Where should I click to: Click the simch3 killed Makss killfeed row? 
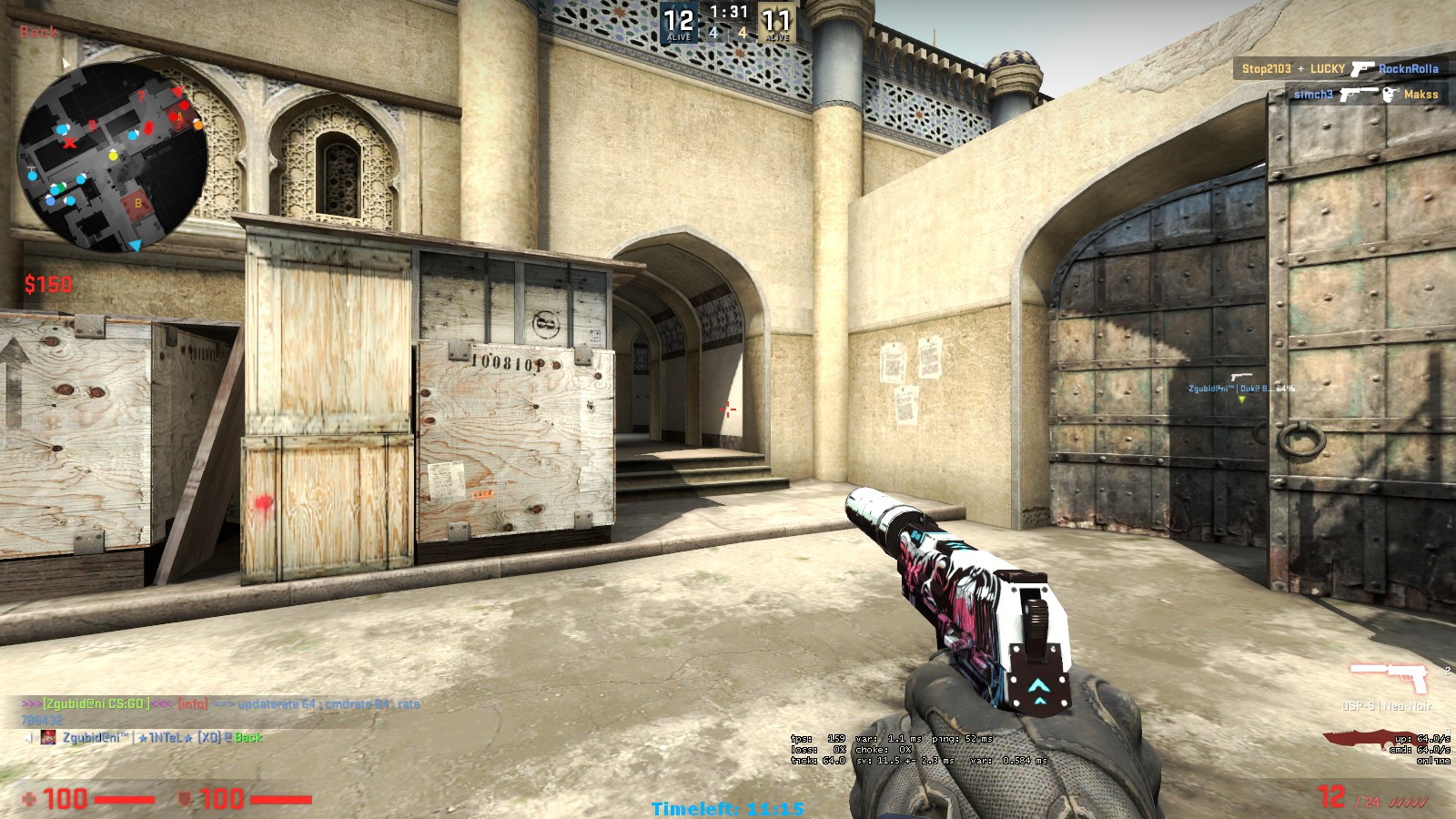pyautogui.click(x=1365, y=94)
